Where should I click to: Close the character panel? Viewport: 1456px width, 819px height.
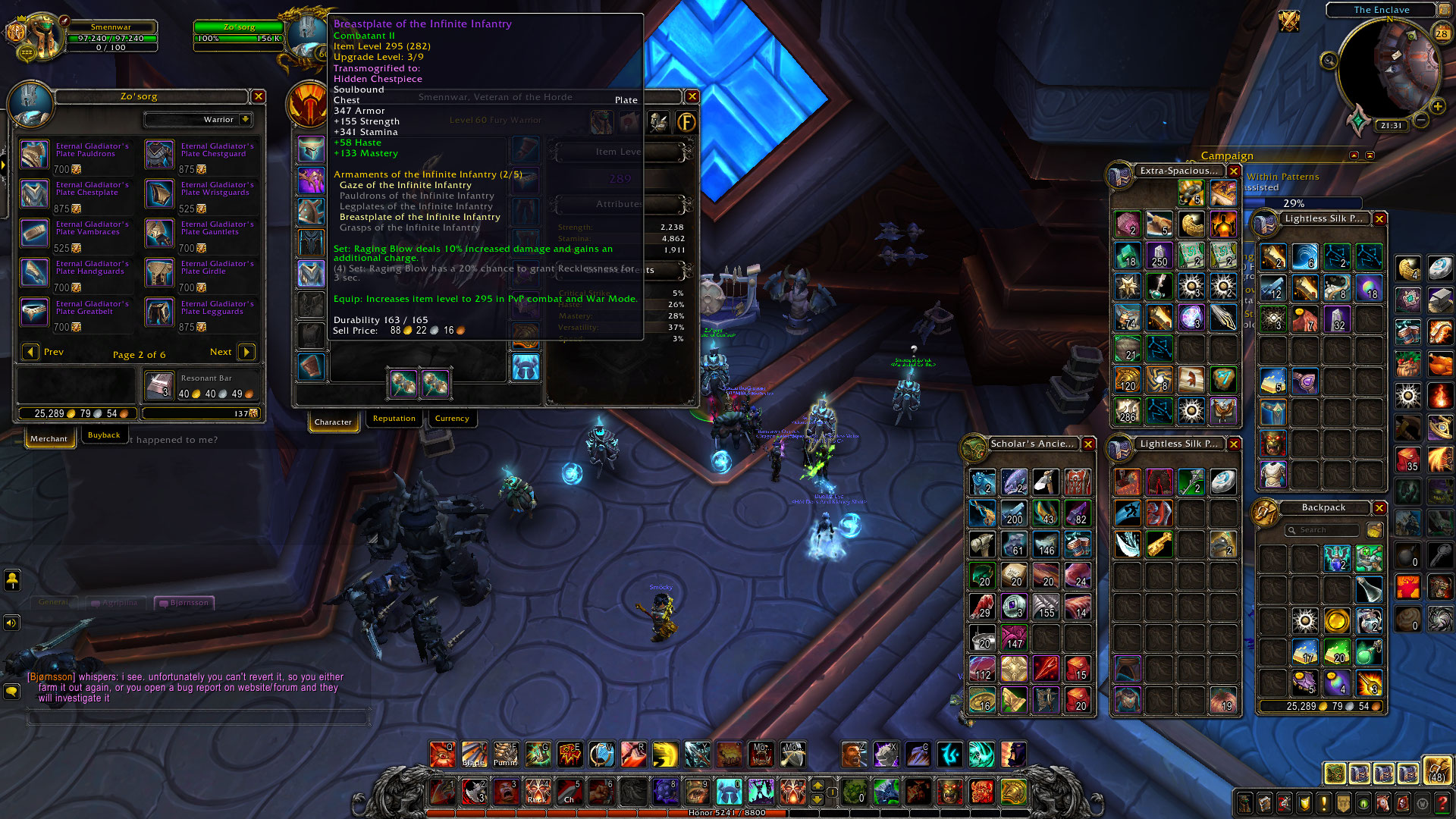692,96
